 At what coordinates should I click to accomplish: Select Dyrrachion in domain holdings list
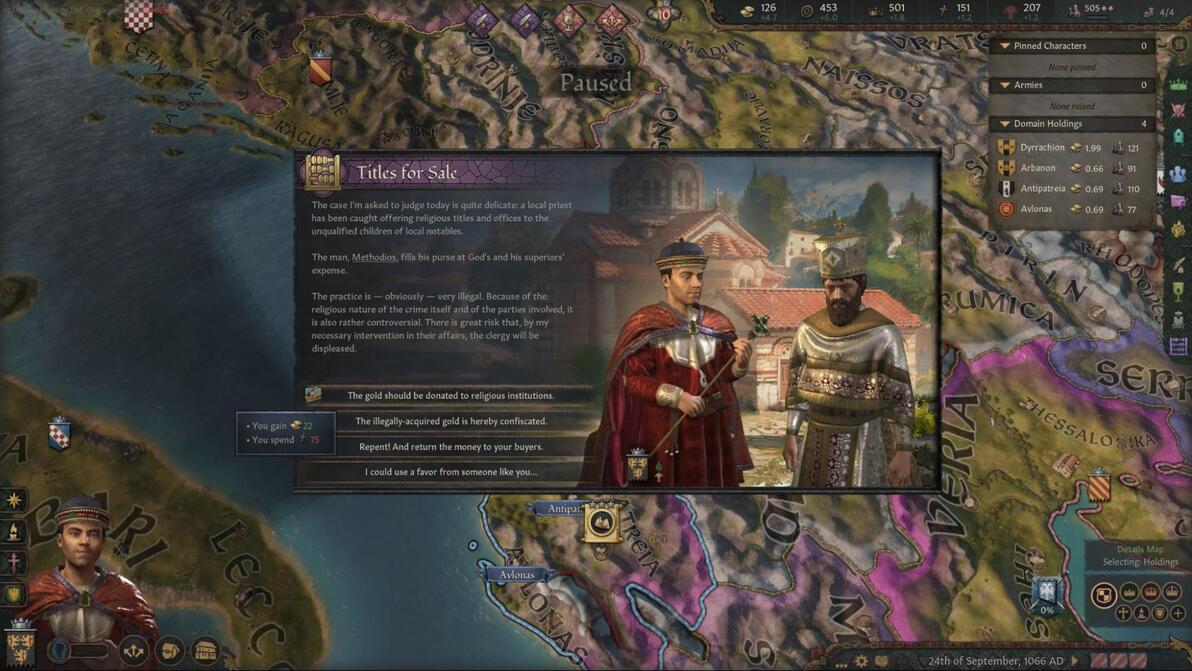(x=1042, y=148)
